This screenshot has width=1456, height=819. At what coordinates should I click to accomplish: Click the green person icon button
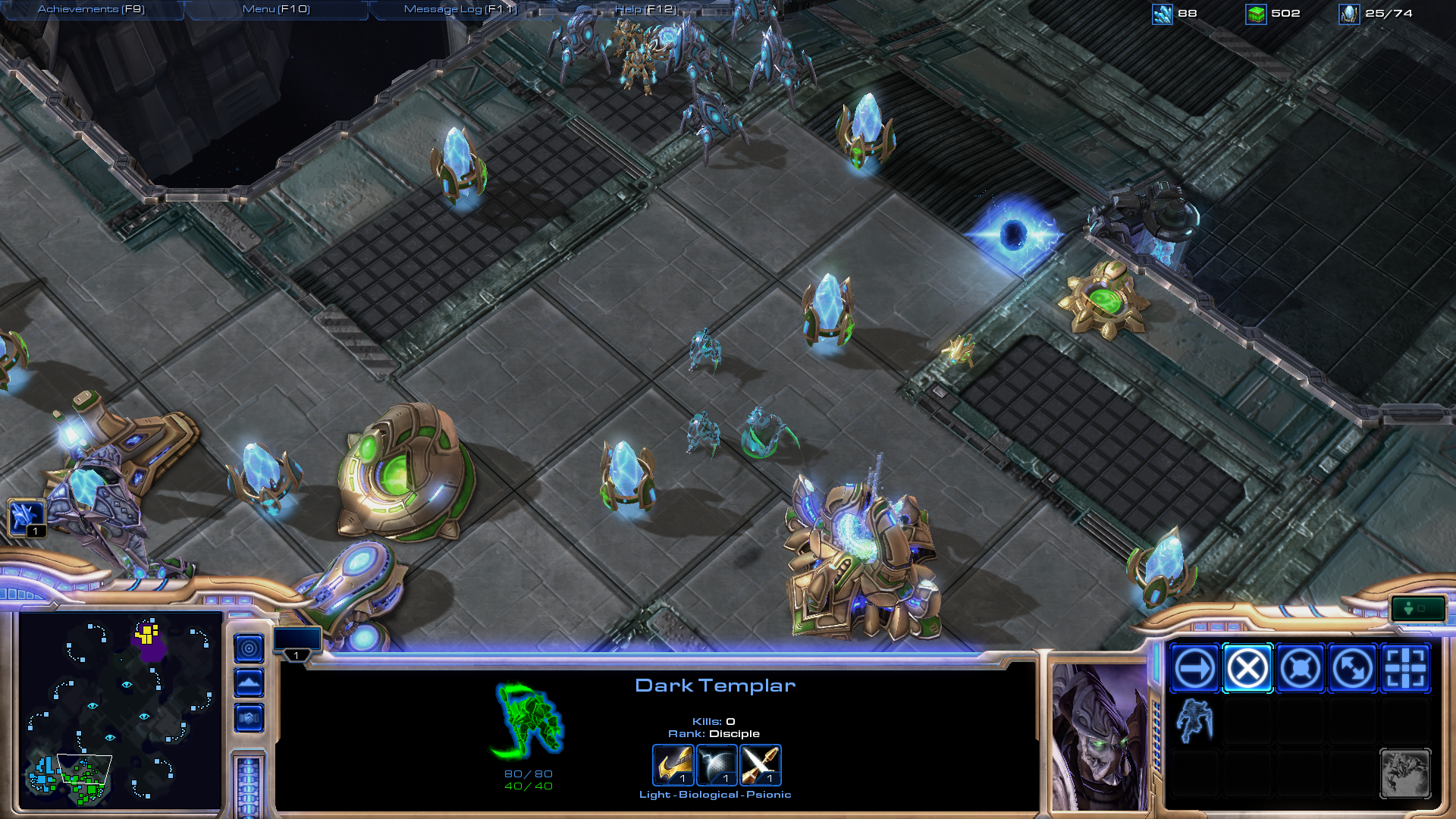coord(1417,608)
